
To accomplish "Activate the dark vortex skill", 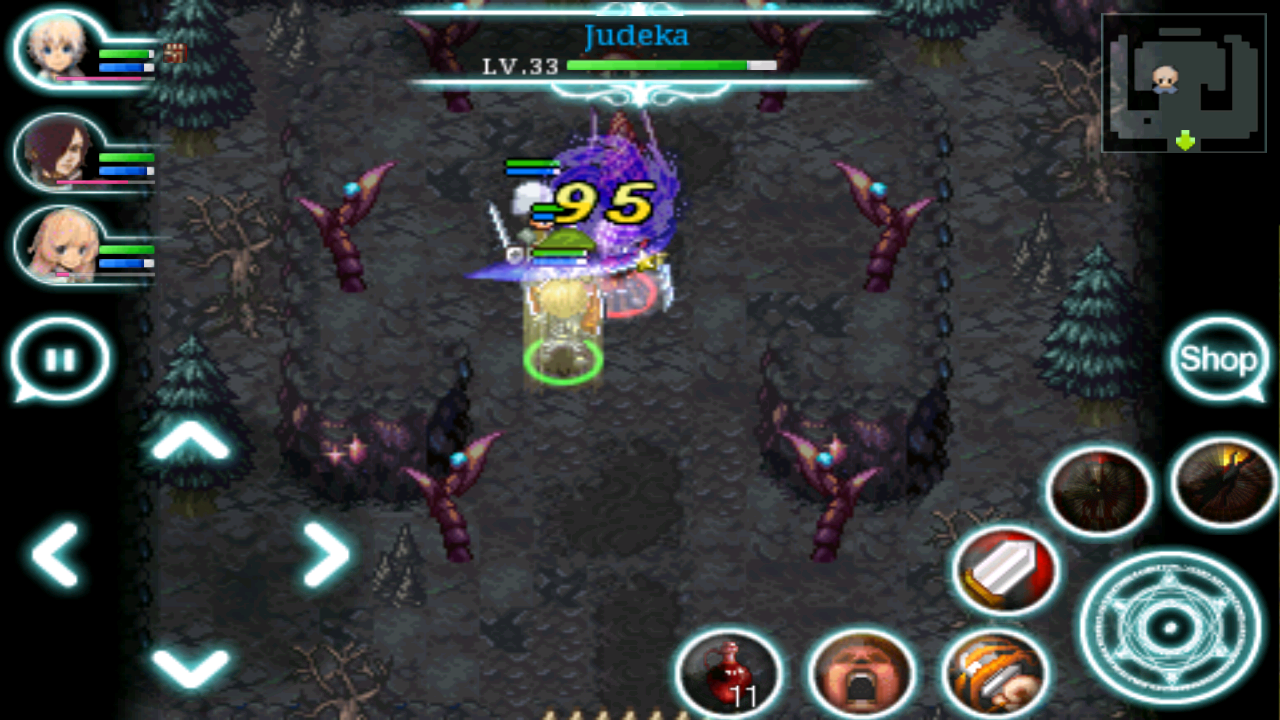I will 1098,490.
